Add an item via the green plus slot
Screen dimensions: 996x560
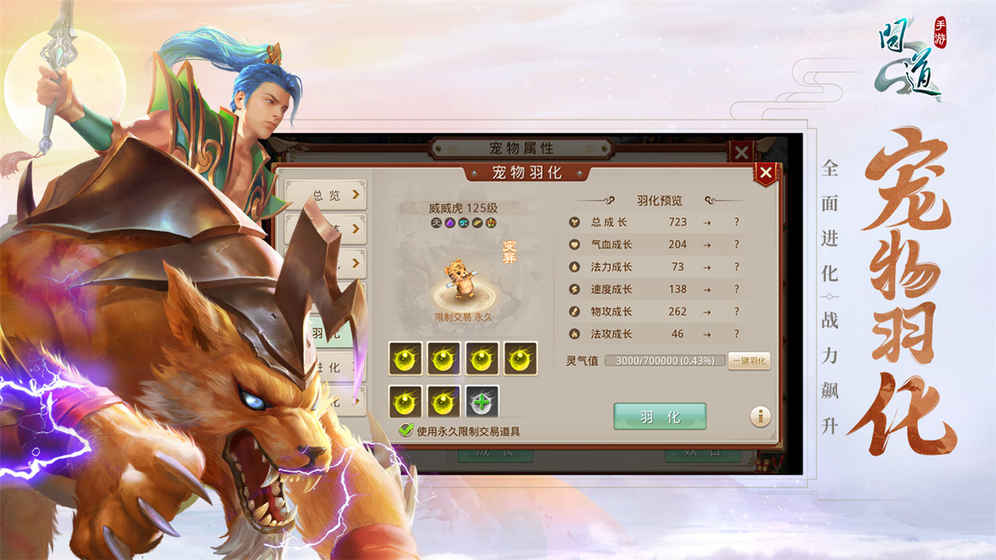(x=483, y=401)
